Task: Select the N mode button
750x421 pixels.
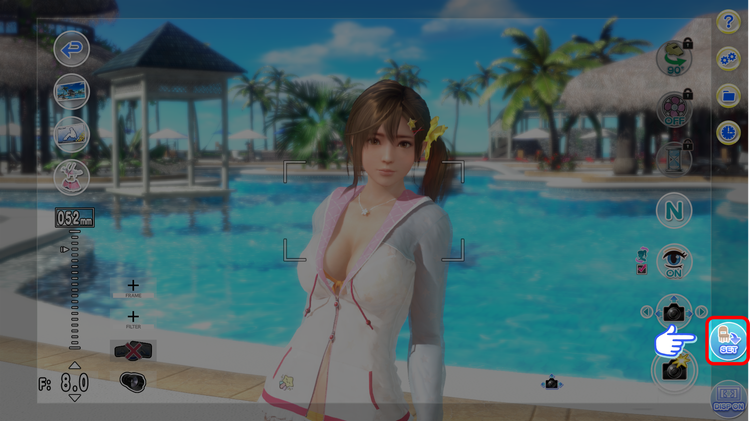Action: click(674, 211)
